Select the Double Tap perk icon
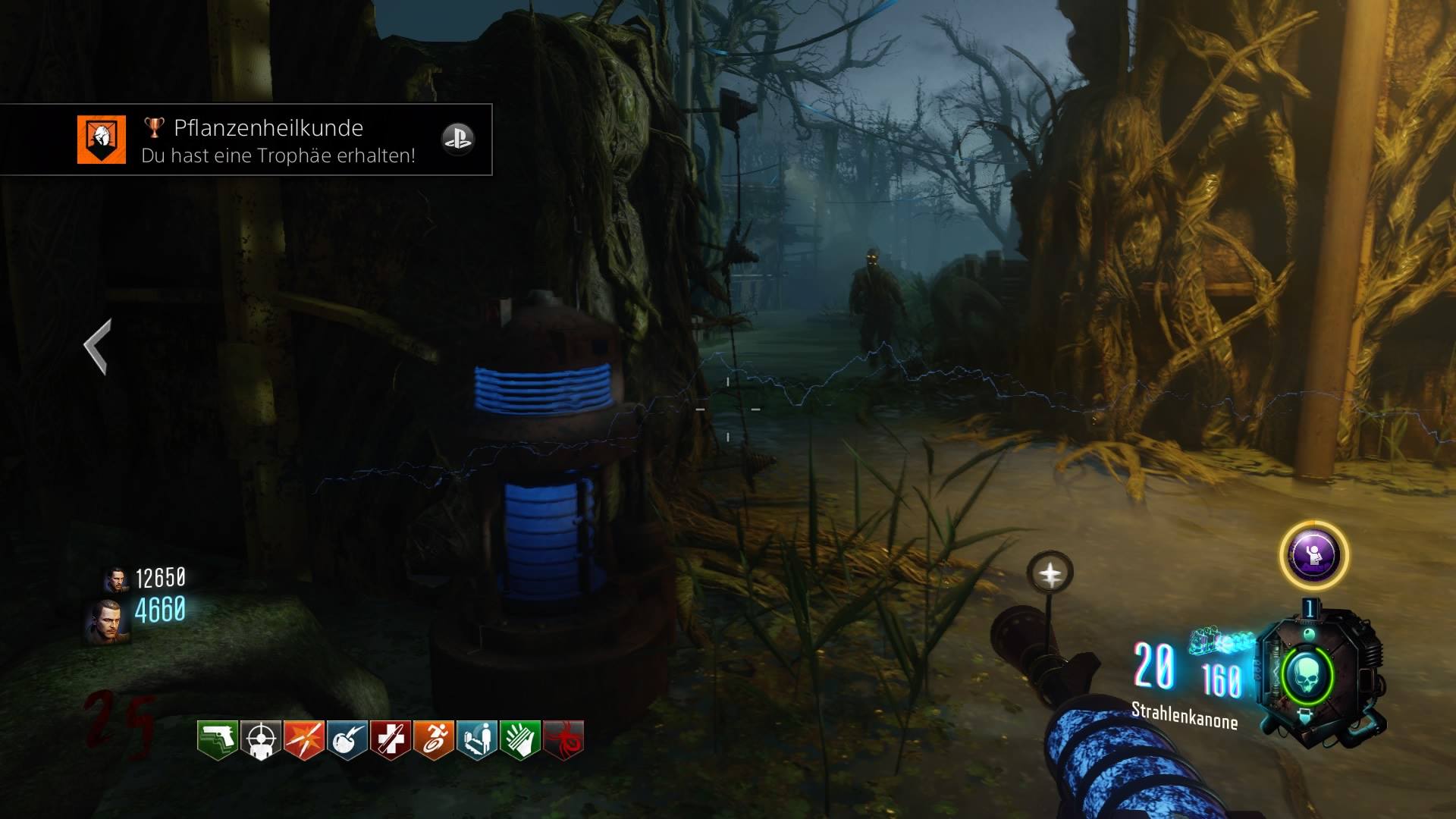The width and height of the screenshot is (1456, 819). point(303,739)
